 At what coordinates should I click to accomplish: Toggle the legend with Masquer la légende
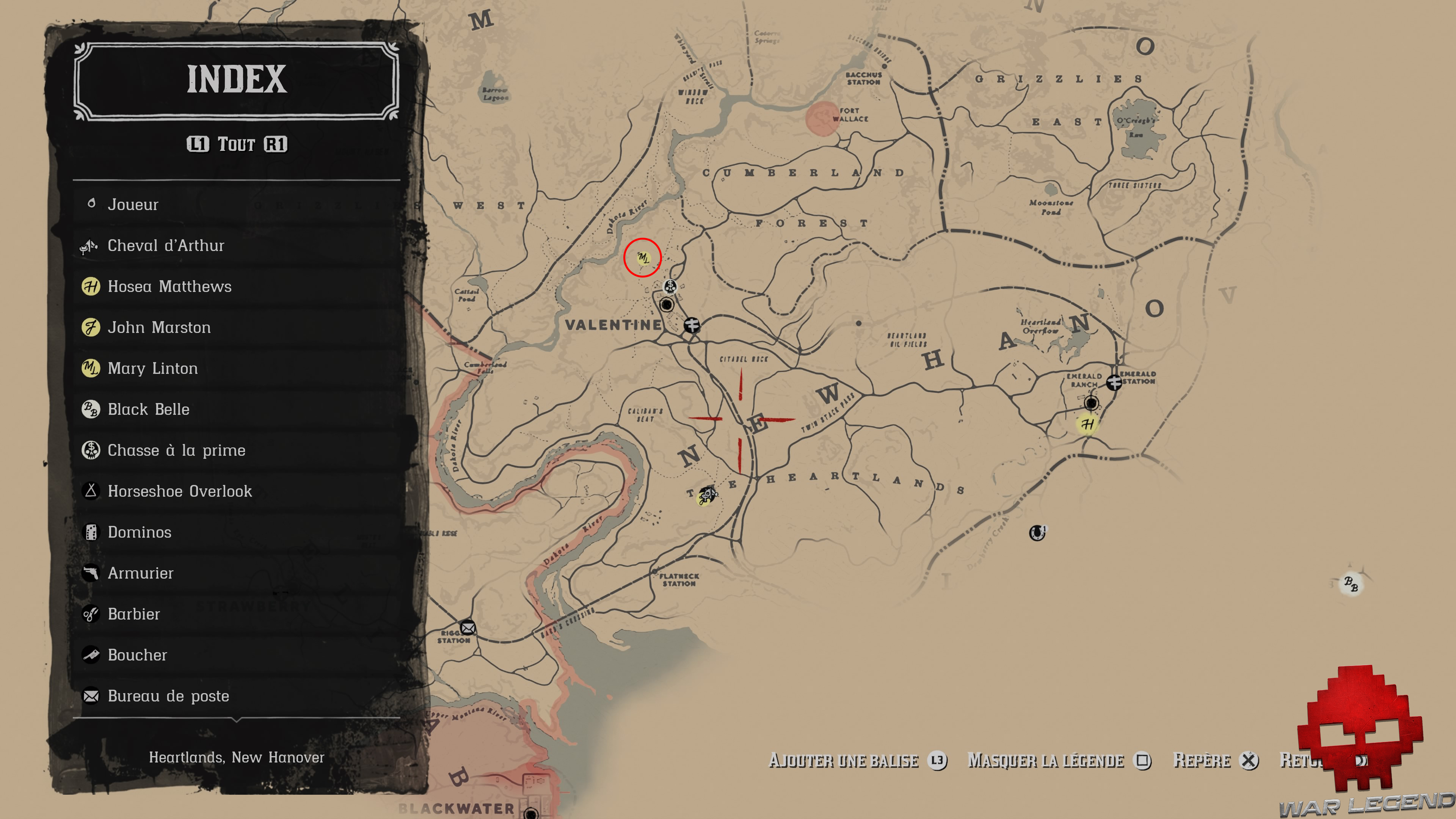coord(1045,760)
